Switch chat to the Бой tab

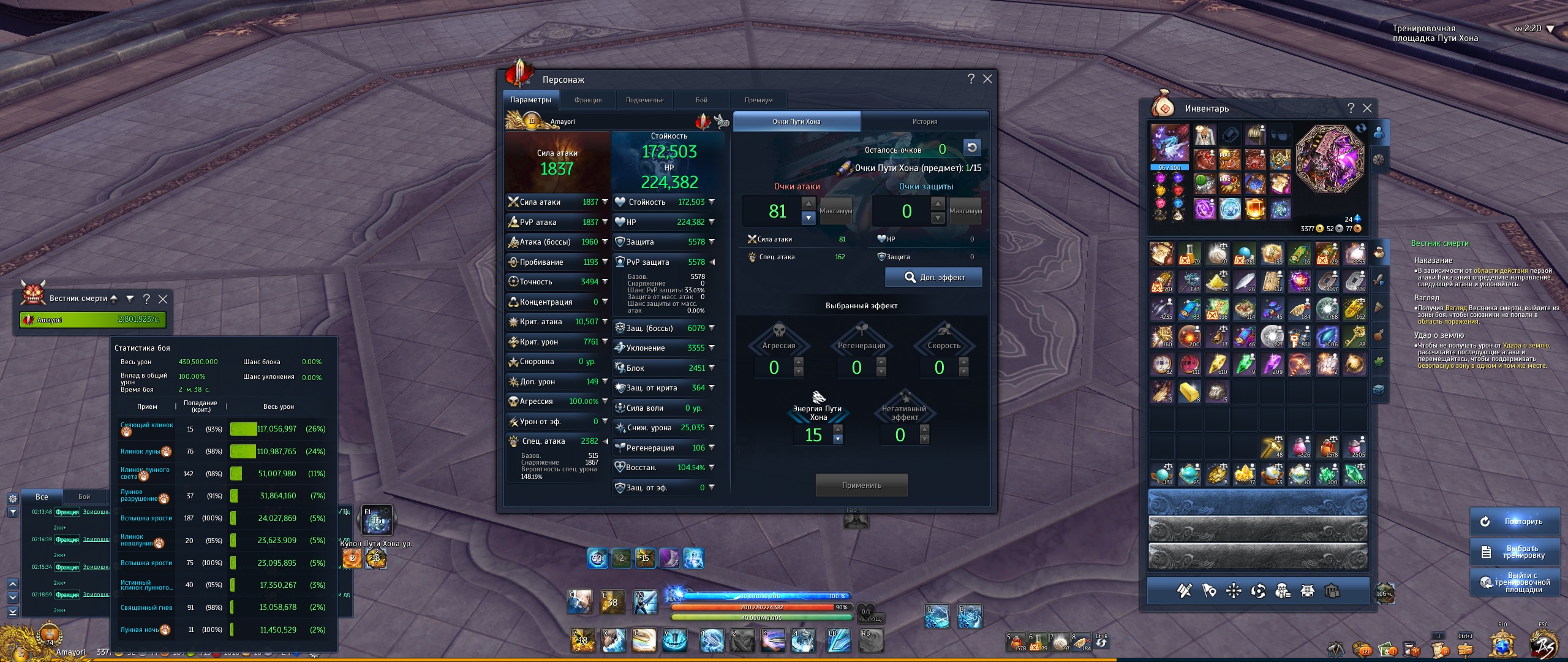pyautogui.click(x=84, y=496)
